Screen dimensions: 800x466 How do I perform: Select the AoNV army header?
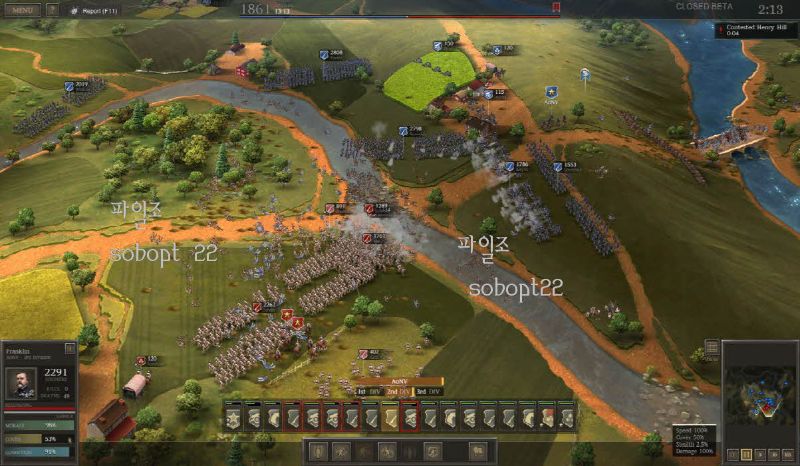(x=398, y=381)
